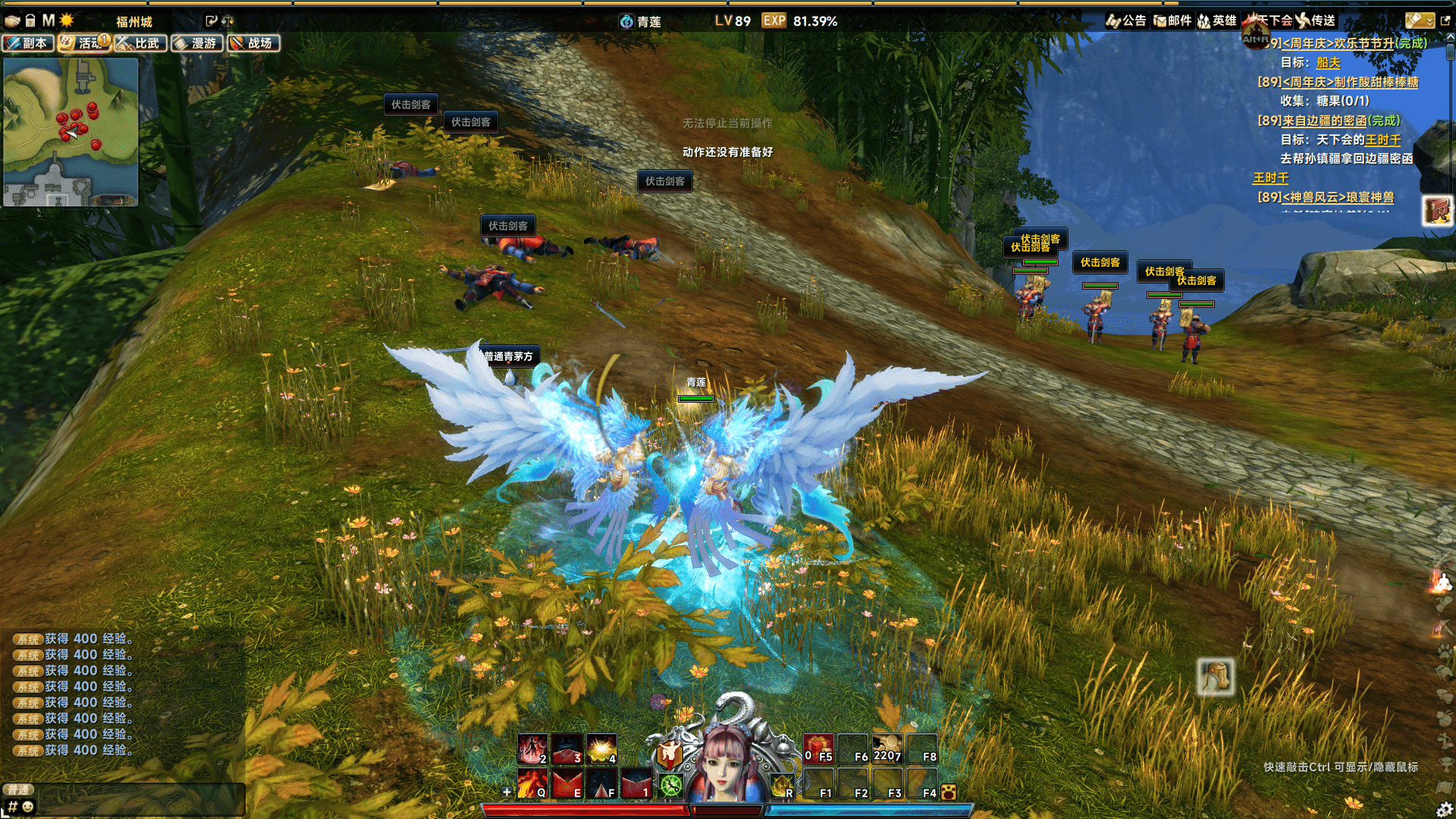Open the pet paw icon

coord(948,792)
